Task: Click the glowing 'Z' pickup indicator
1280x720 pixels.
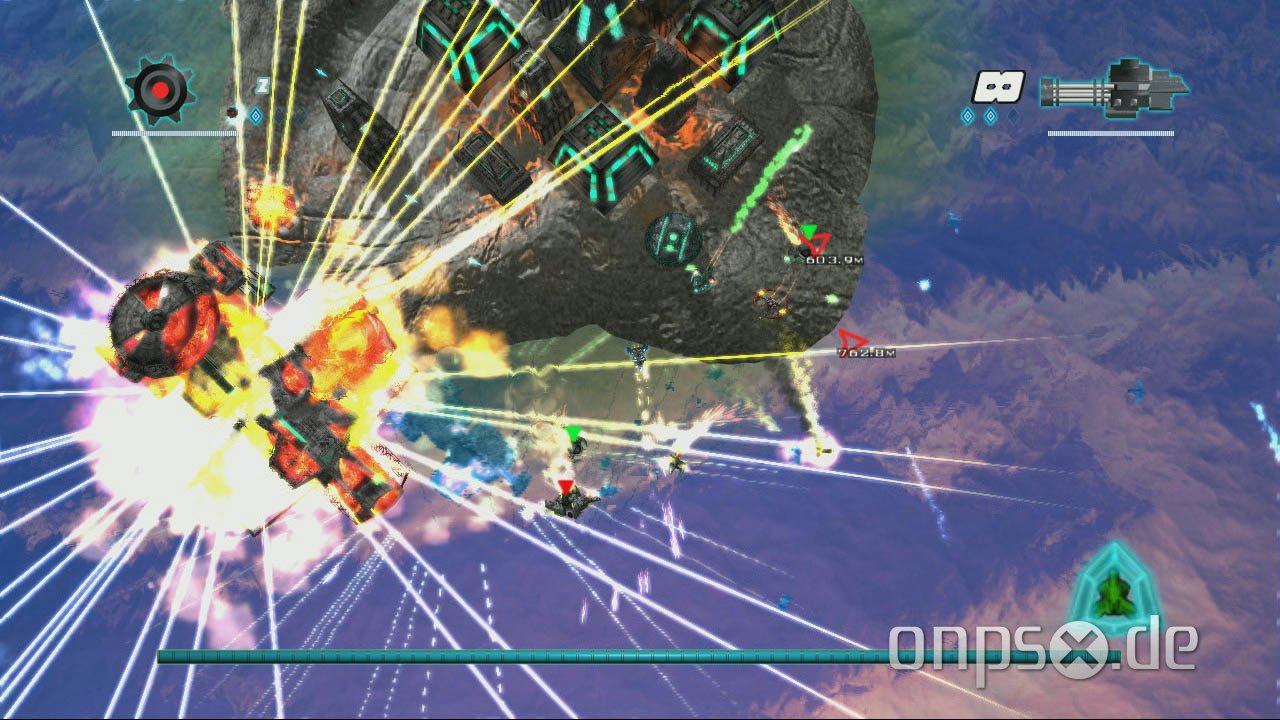Action: (263, 85)
